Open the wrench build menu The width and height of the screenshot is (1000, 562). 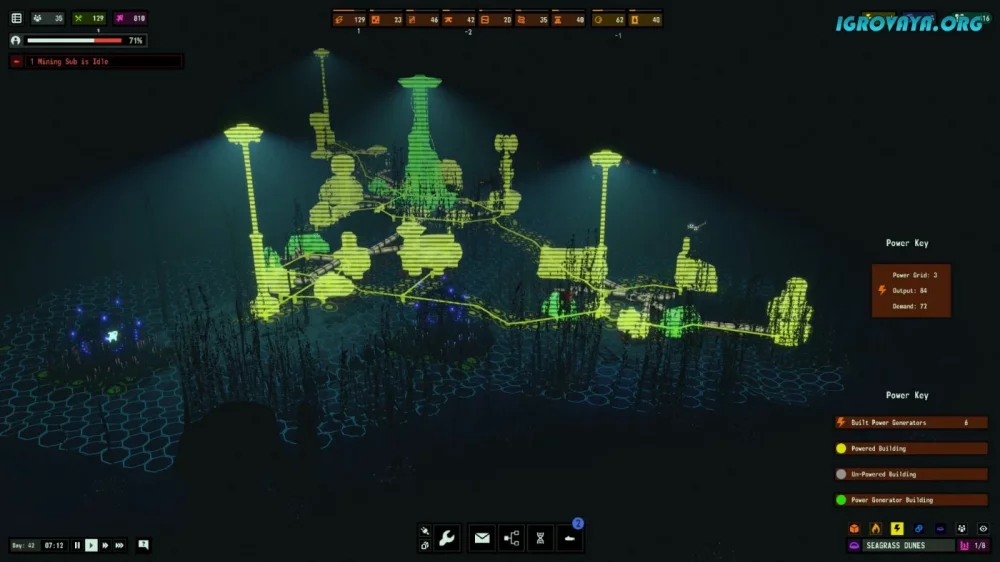[x=447, y=538]
